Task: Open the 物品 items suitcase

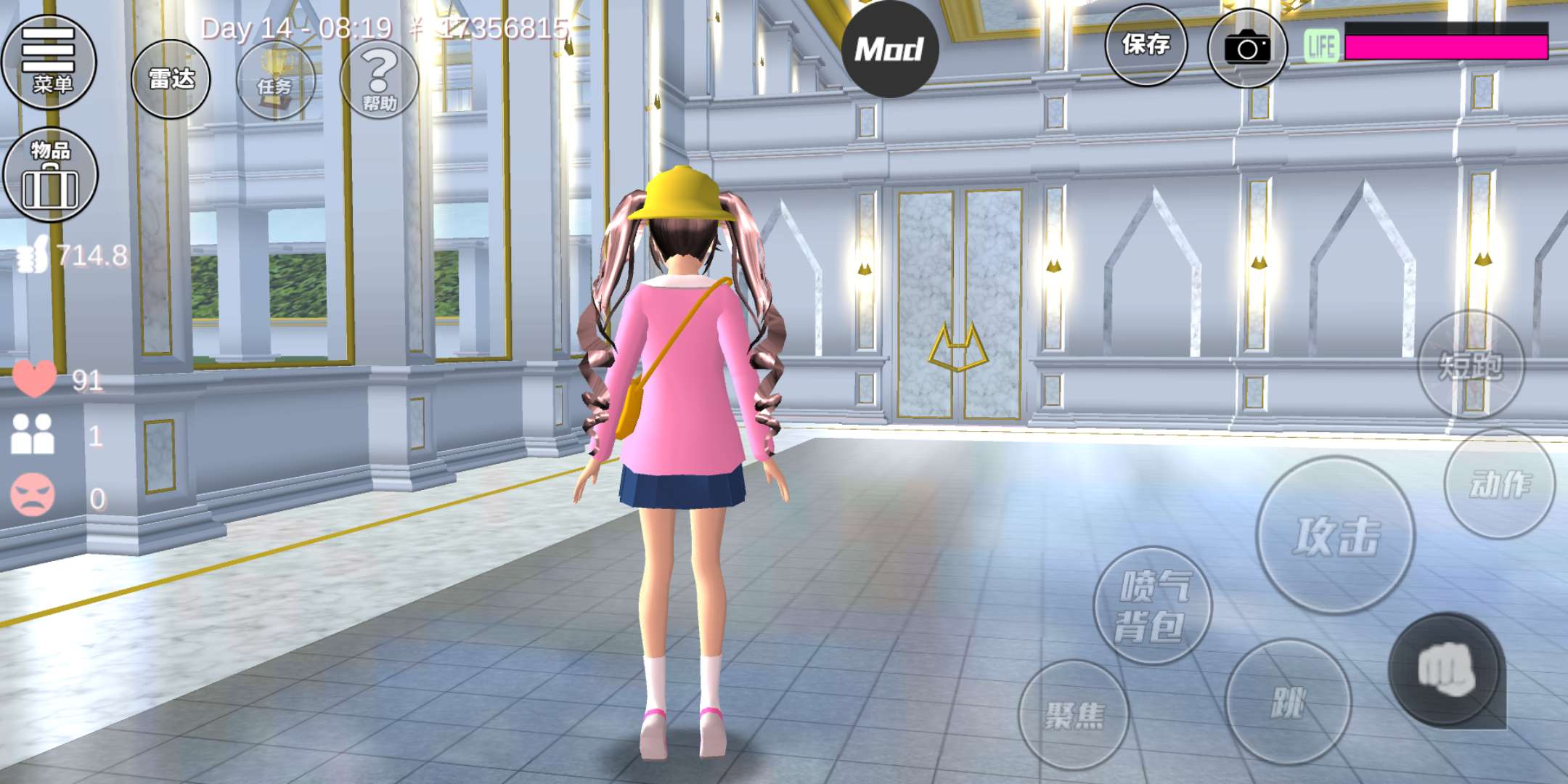Action: [x=50, y=175]
